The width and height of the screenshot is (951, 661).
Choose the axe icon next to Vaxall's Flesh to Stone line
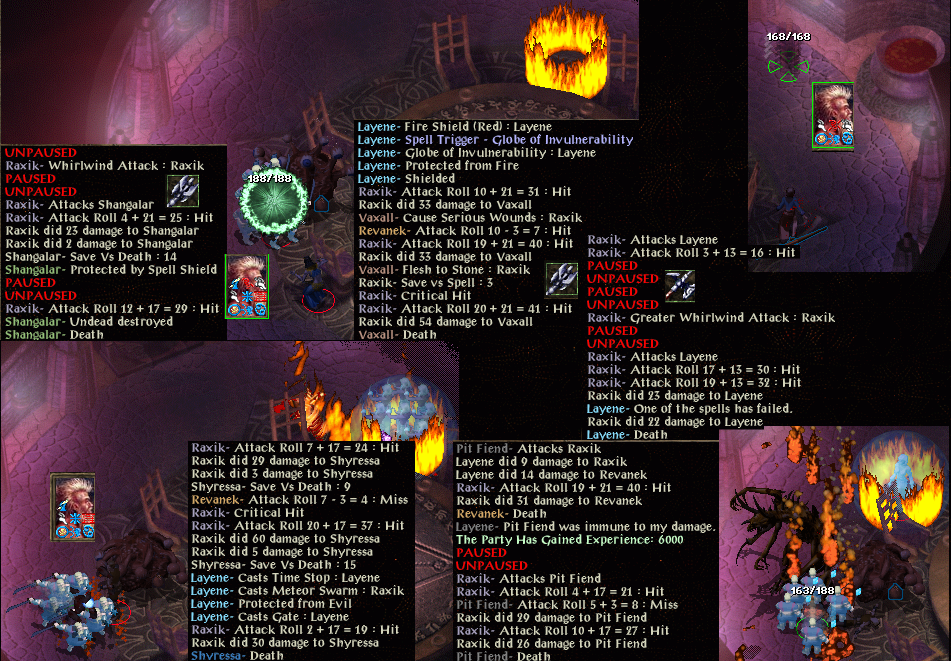coord(561,279)
